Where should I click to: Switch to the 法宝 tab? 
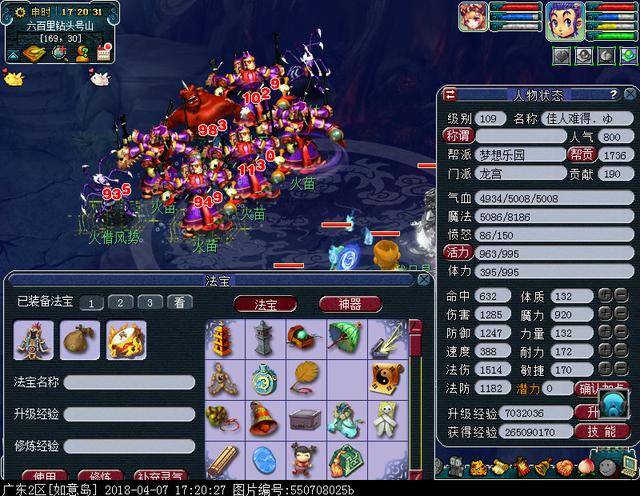[267, 303]
